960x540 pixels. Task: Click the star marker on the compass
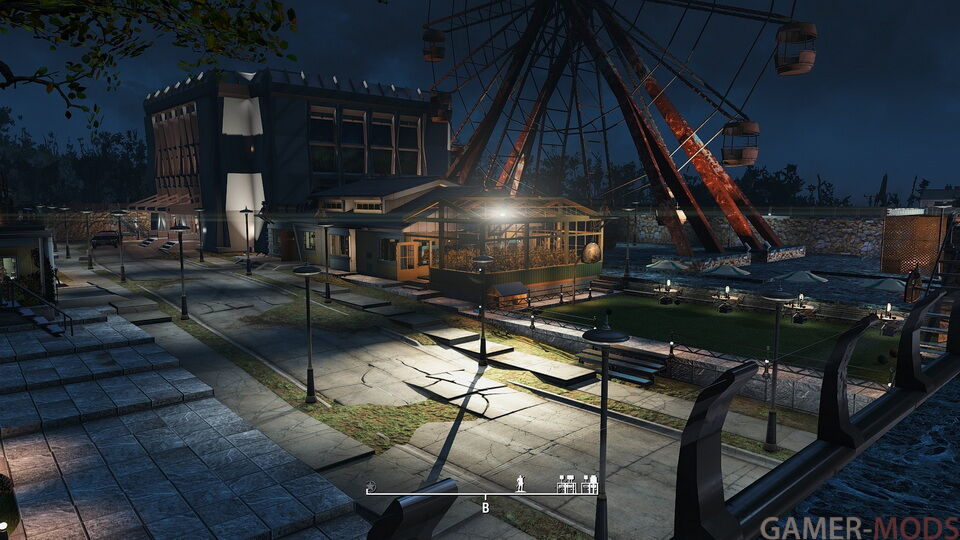click(x=370, y=487)
